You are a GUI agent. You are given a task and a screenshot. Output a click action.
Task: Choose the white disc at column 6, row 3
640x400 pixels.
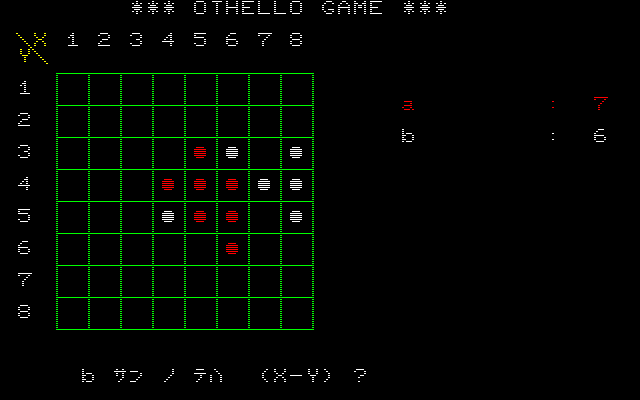(232, 152)
